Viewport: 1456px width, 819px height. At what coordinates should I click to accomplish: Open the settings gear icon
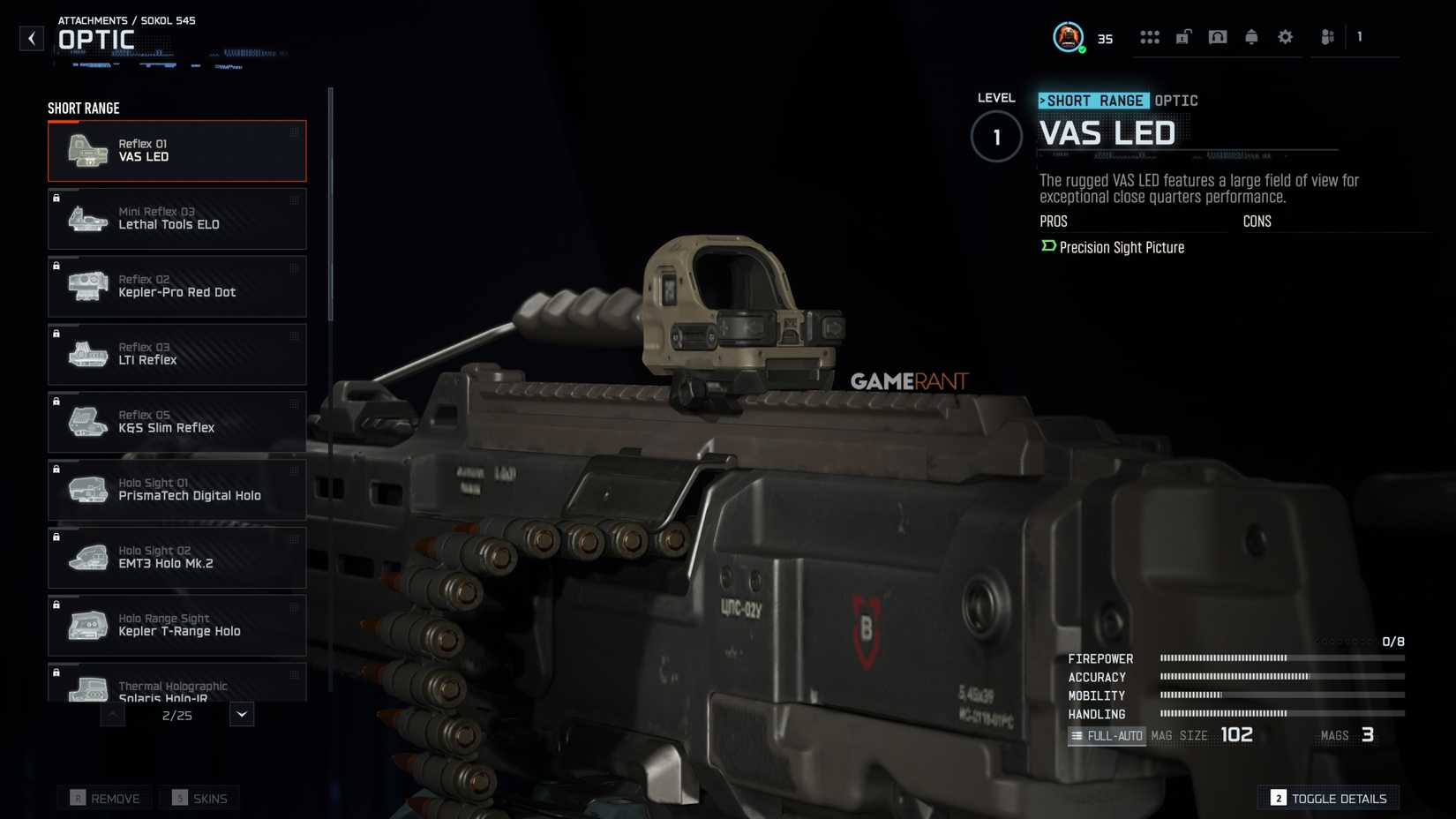pyautogui.click(x=1285, y=37)
